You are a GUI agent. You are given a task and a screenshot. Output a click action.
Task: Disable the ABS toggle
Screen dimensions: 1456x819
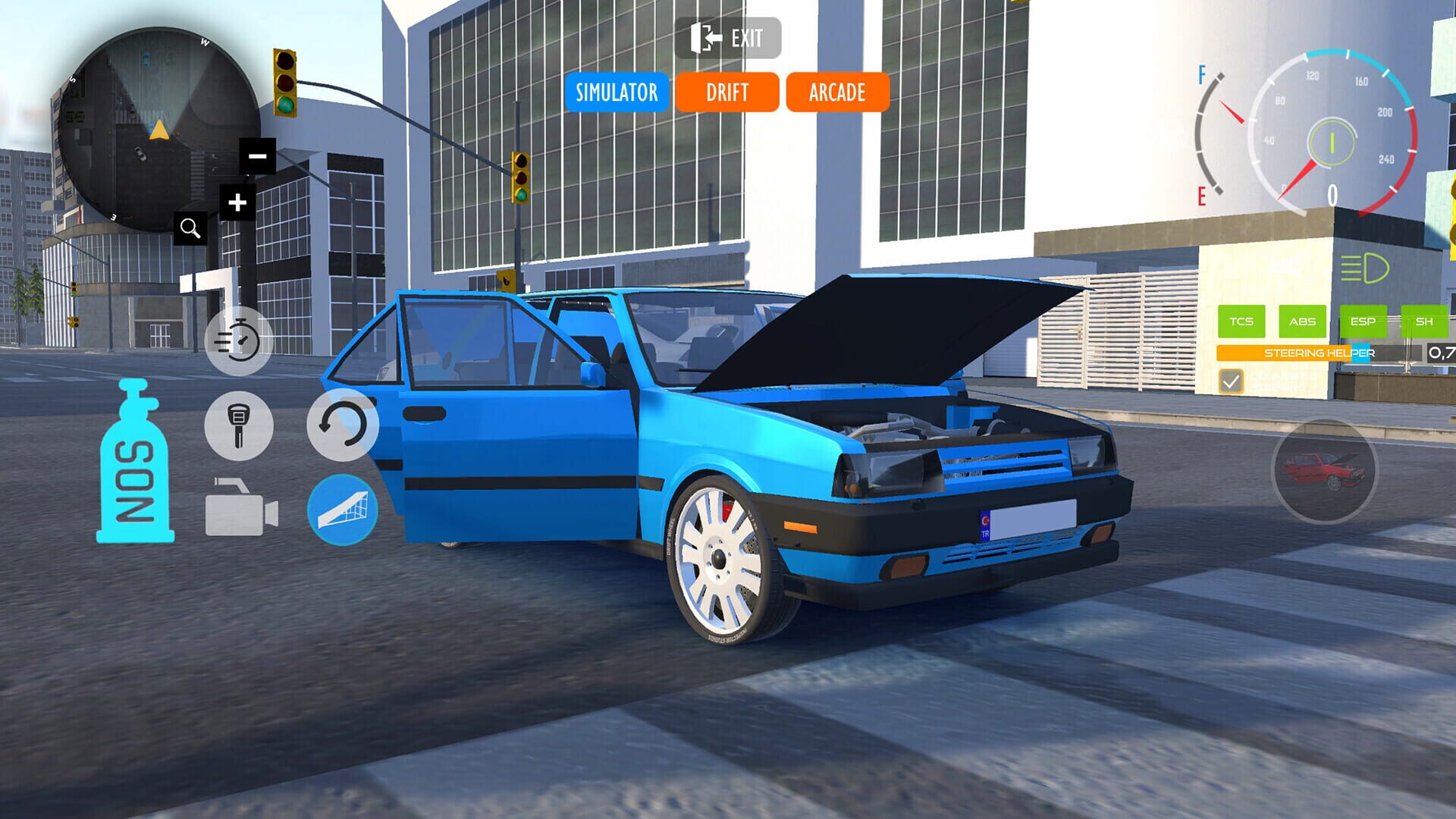(x=1301, y=322)
